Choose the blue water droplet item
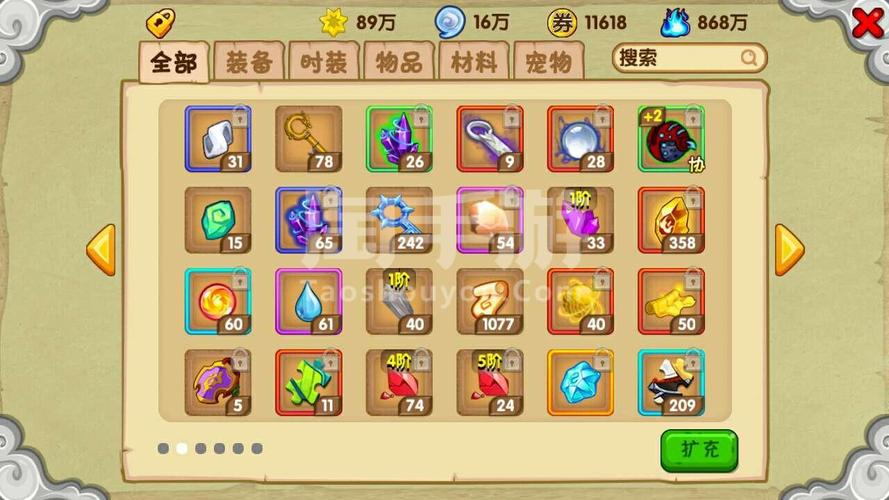 click(x=309, y=301)
